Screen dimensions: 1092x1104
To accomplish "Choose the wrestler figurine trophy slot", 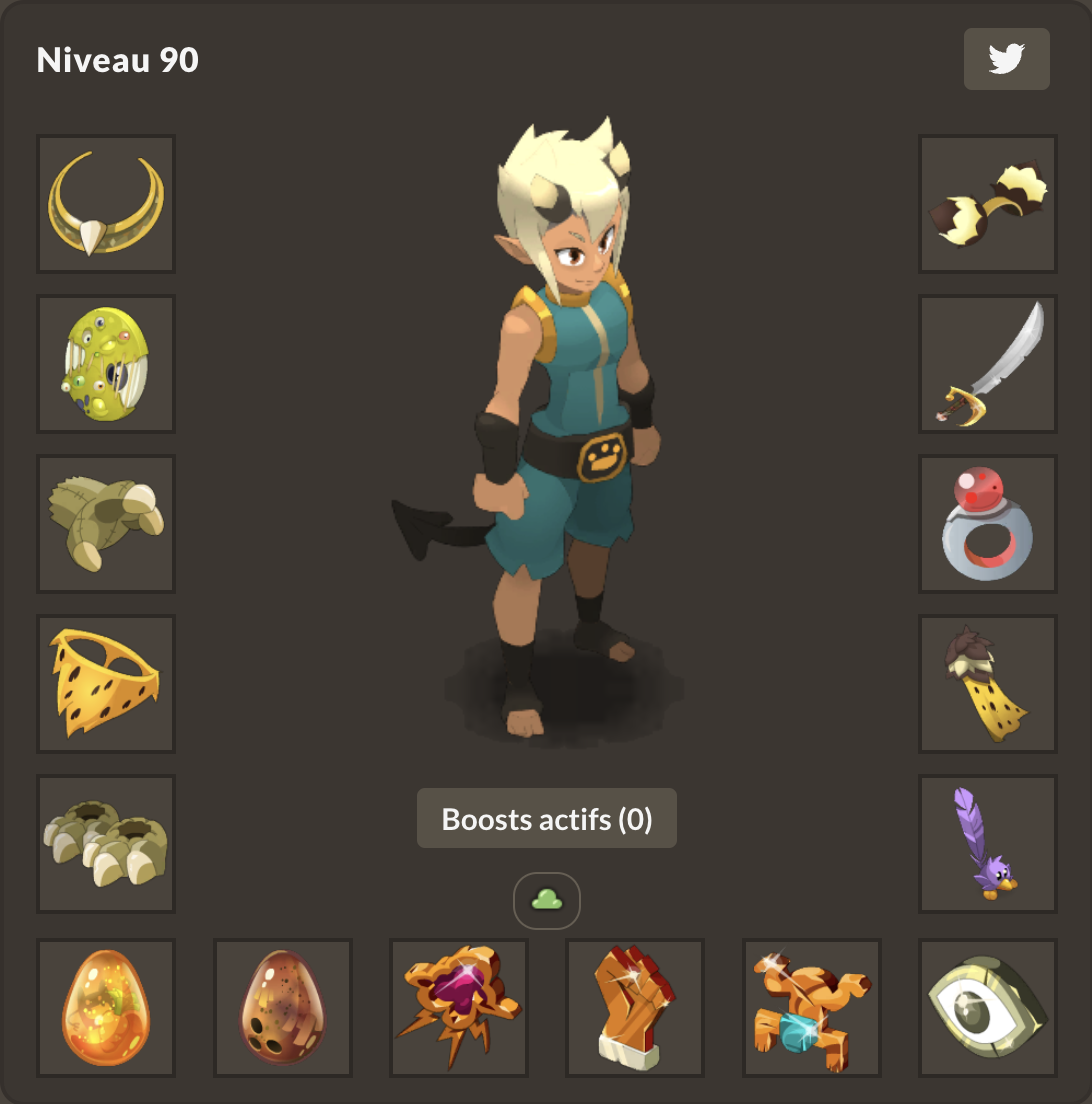I will click(812, 1008).
